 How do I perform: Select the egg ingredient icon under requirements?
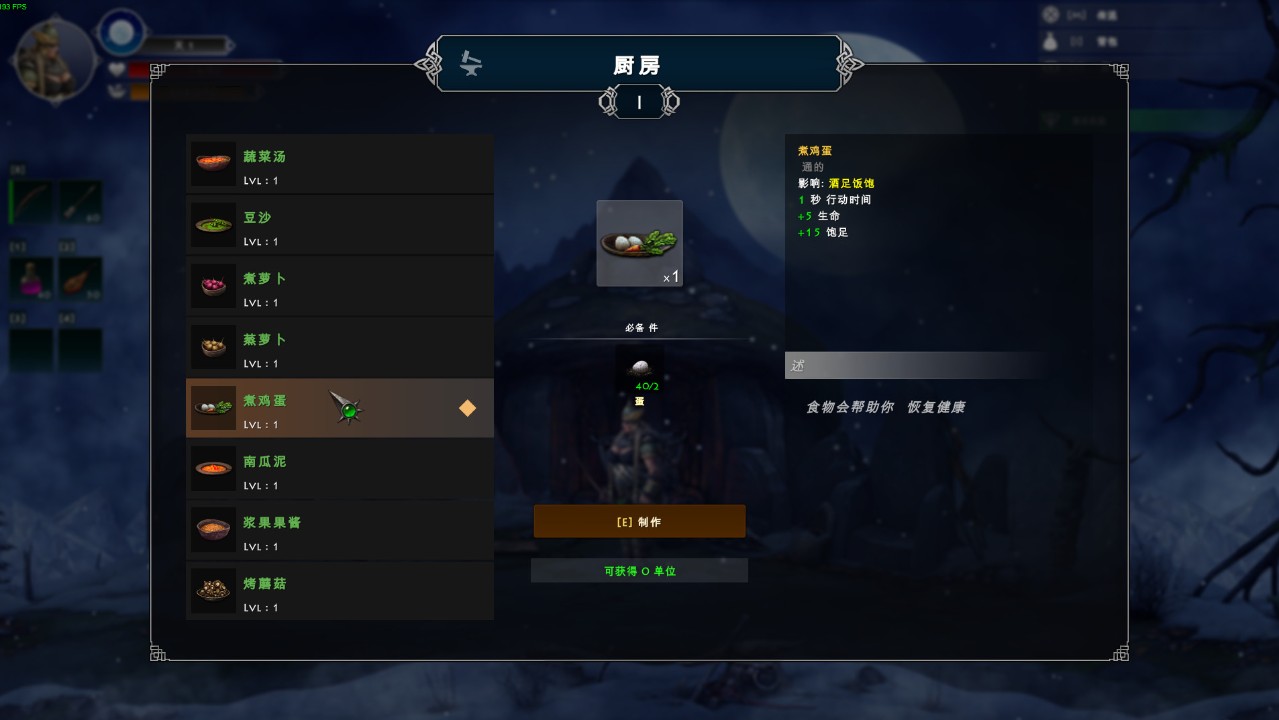coord(639,368)
